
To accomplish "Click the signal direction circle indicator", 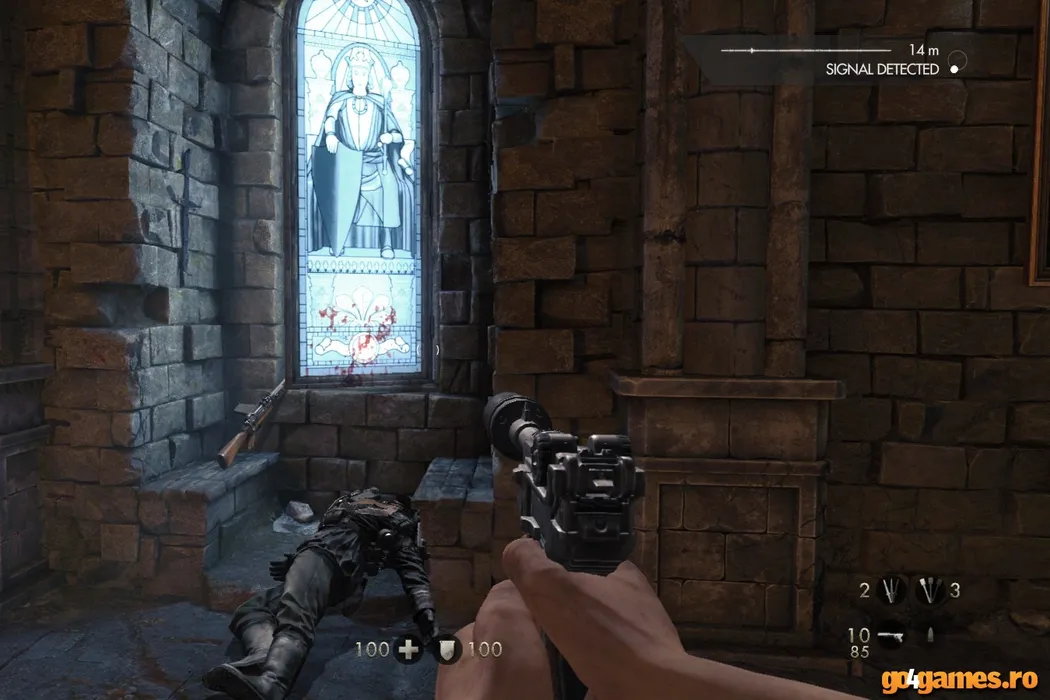I will click(957, 62).
